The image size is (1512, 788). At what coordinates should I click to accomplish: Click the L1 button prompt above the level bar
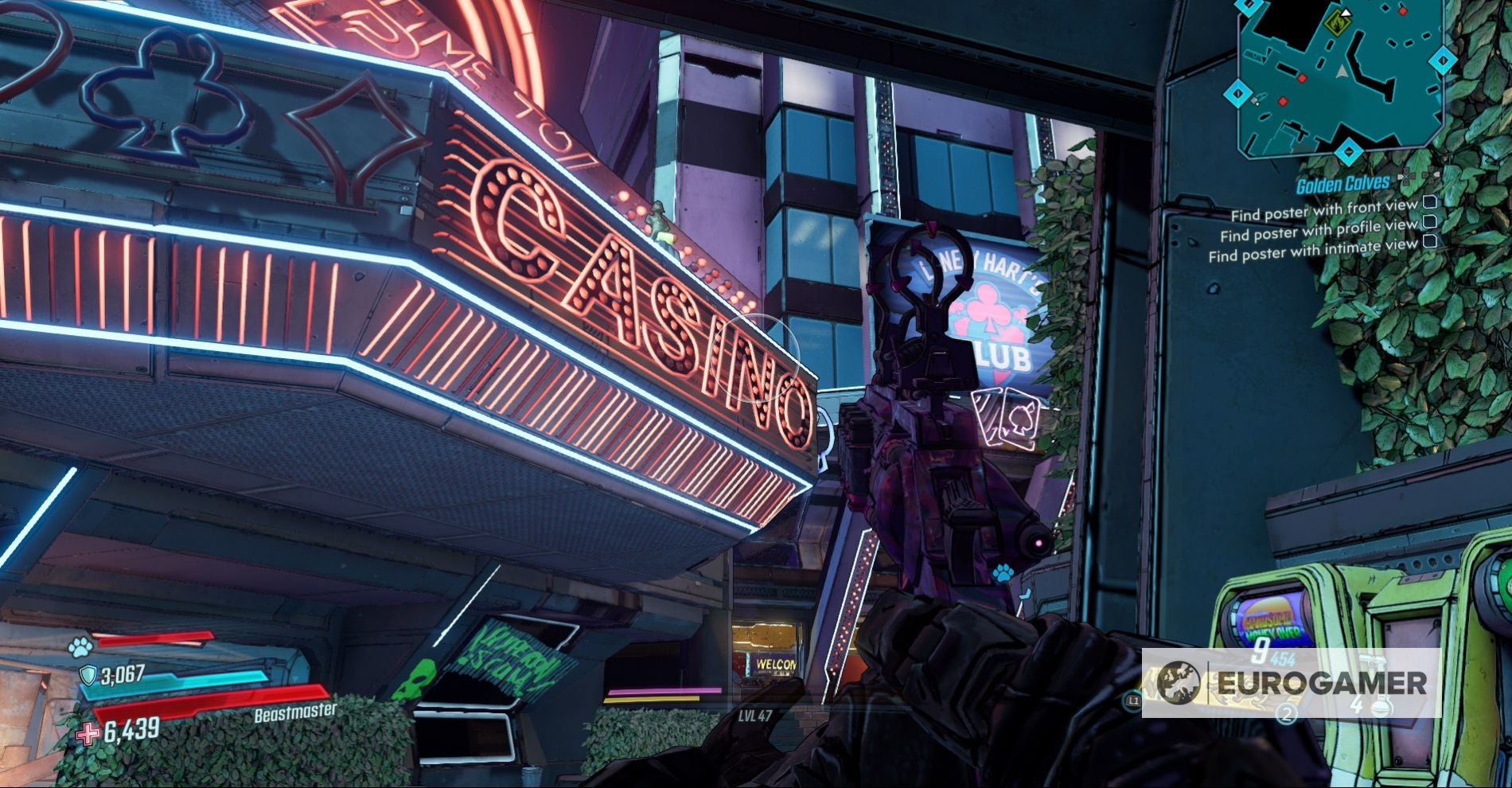coord(1132,700)
